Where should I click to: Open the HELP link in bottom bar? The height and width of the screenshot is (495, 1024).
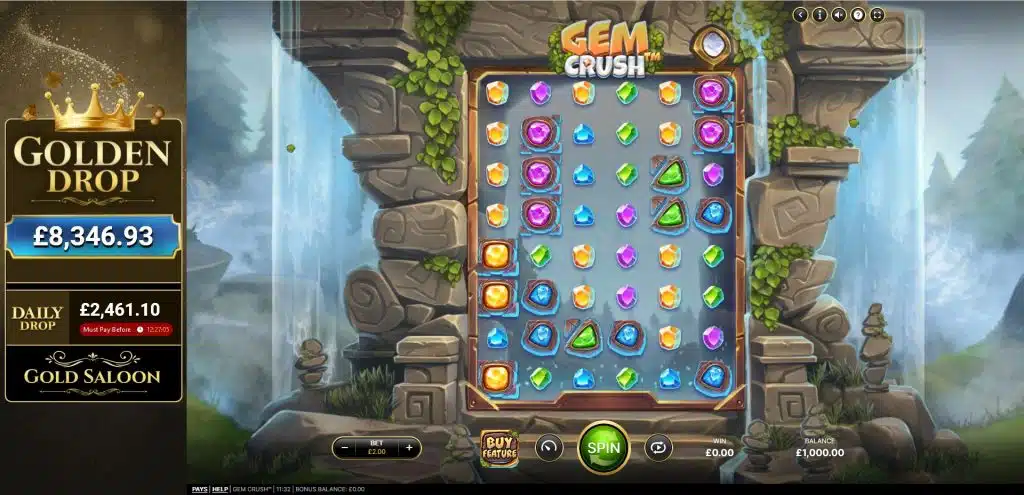click(221, 489)
